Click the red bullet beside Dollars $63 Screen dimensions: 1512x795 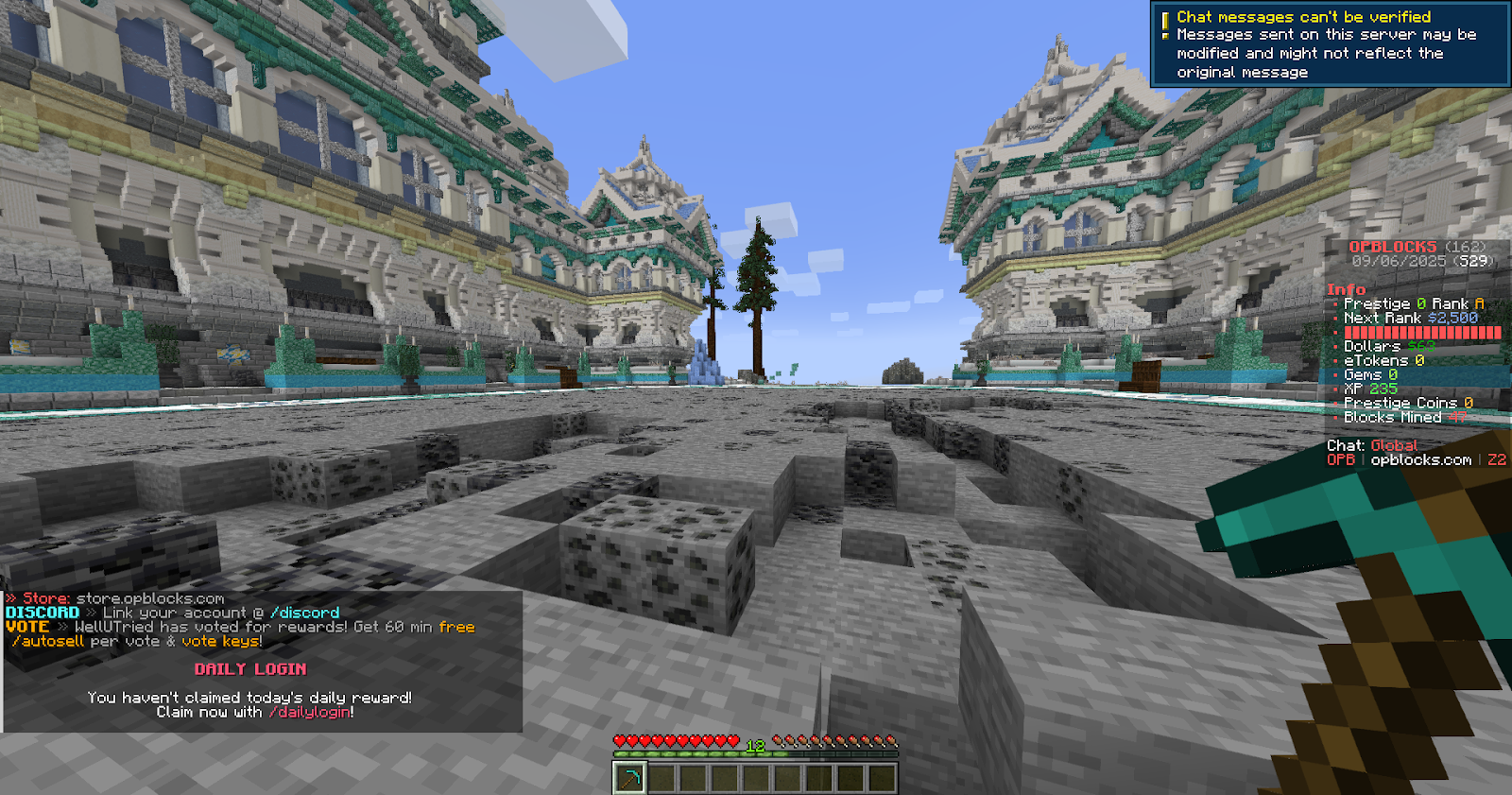(1337, 346)
